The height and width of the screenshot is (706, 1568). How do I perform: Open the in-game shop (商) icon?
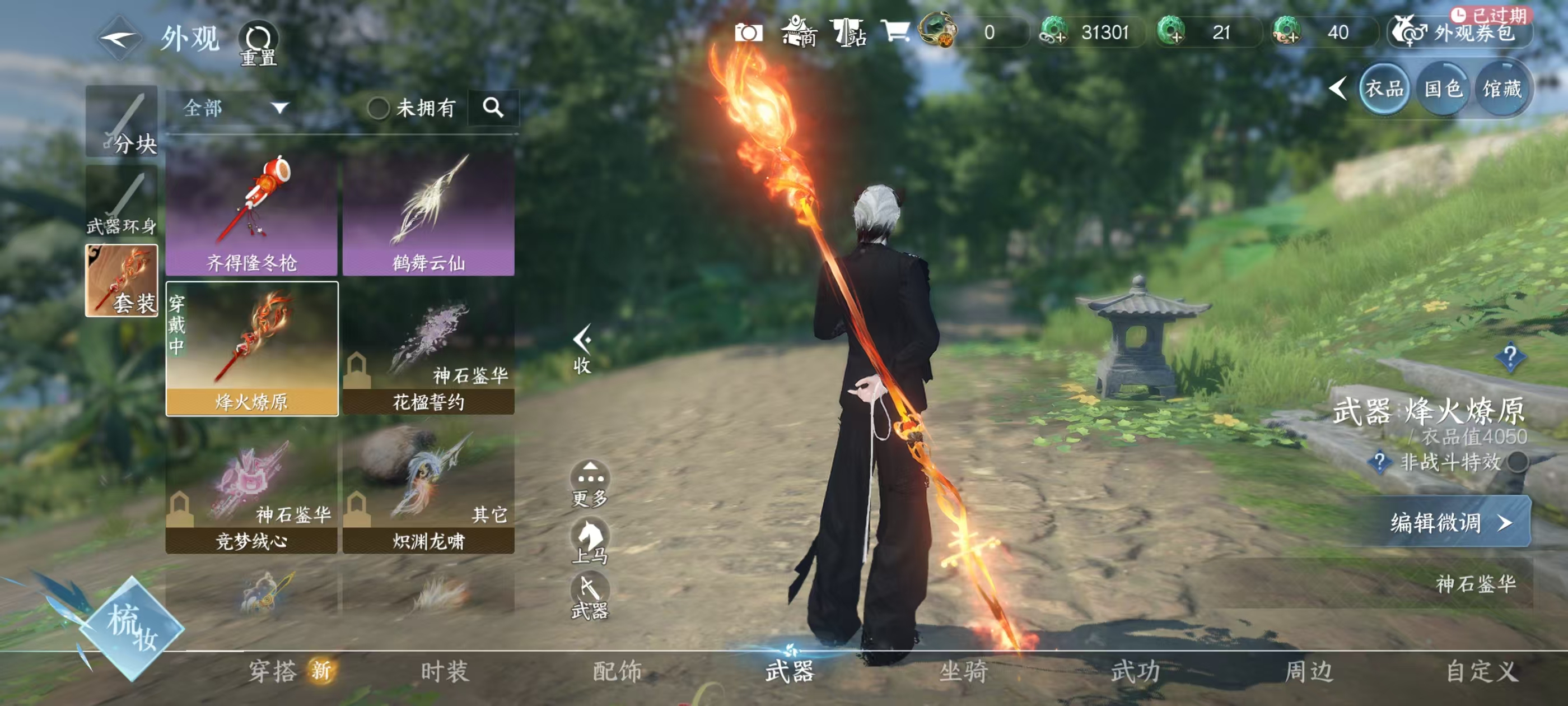pyautogui.click(x=798, y=34)
